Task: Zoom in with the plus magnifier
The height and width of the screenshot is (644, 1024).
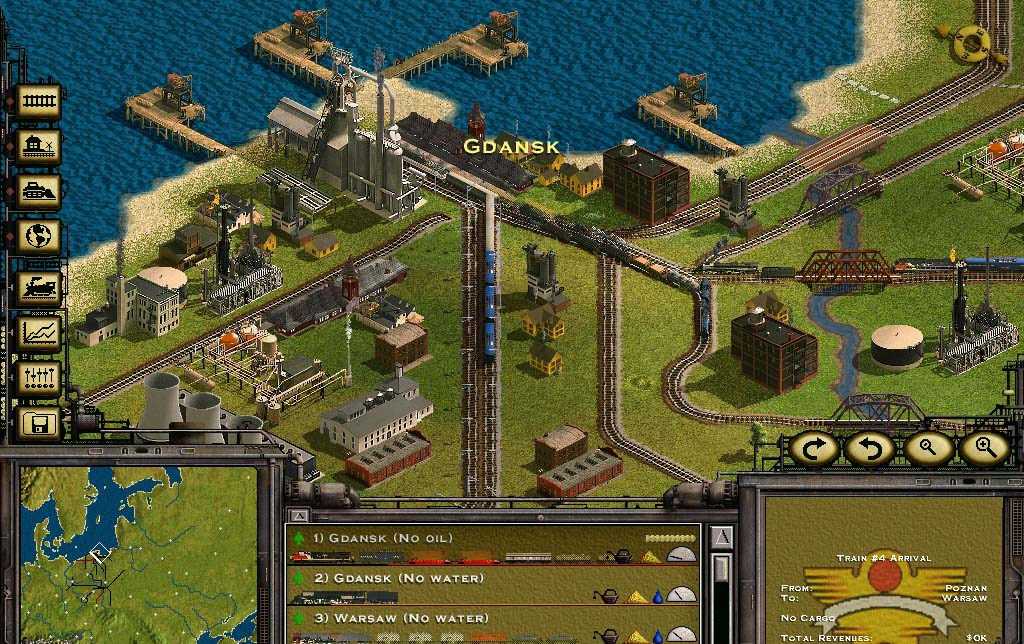Action: click(x=984, y=449)
